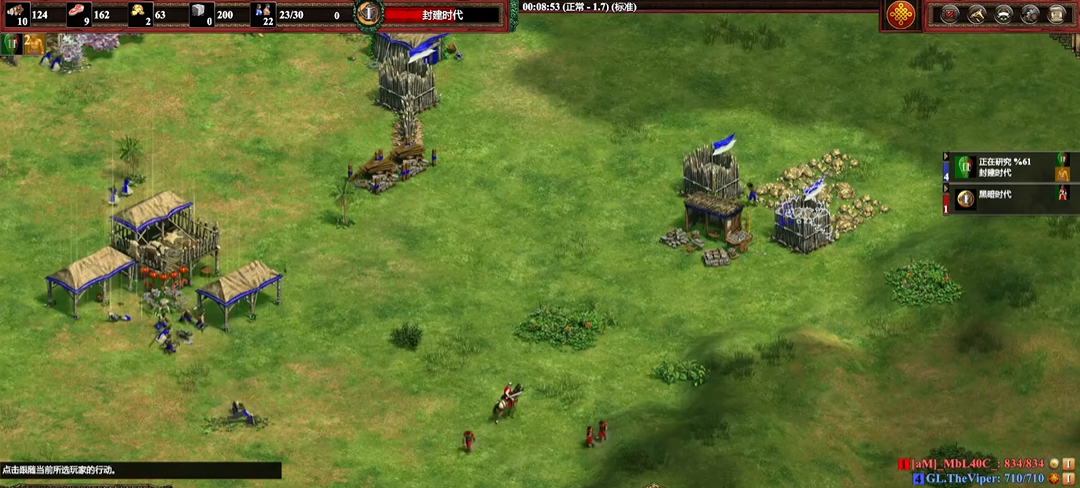Screen dimensions: 1080x488
Task: Select the stone resource icon
Action: click(x=201, y=13)
